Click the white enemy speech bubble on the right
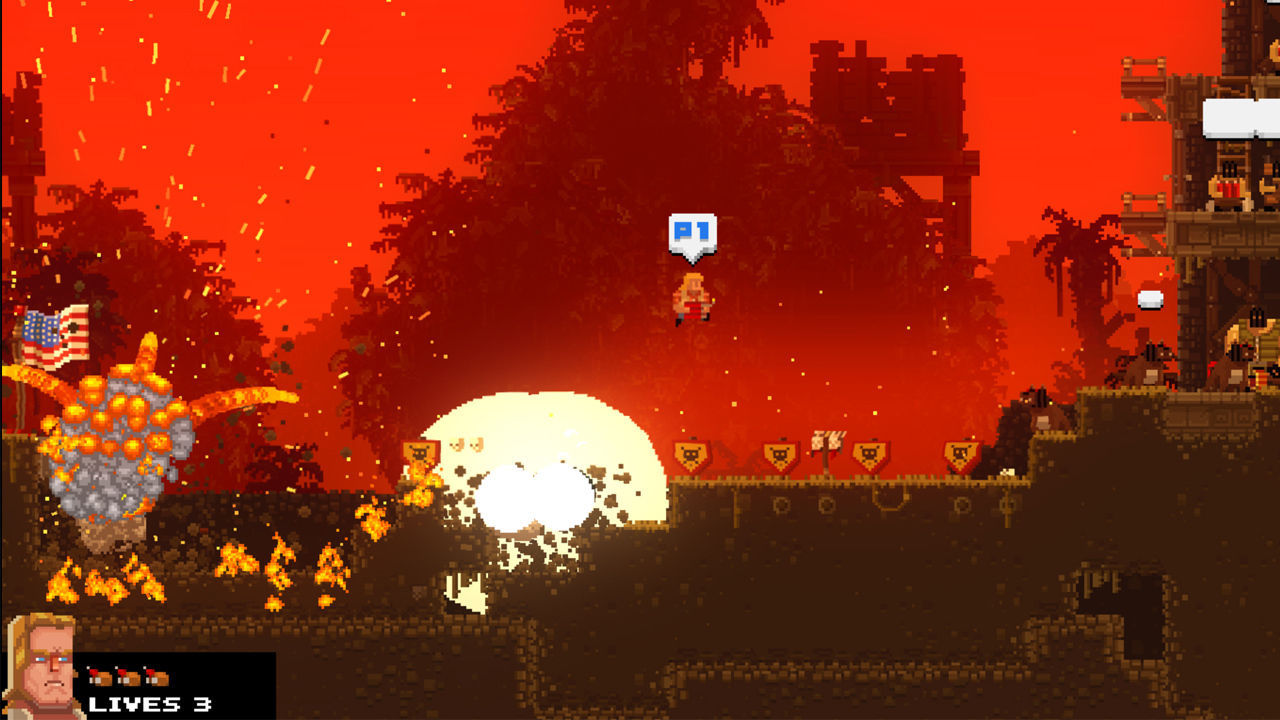This screenshot has height=720, width=1280. coord(1150,298)
